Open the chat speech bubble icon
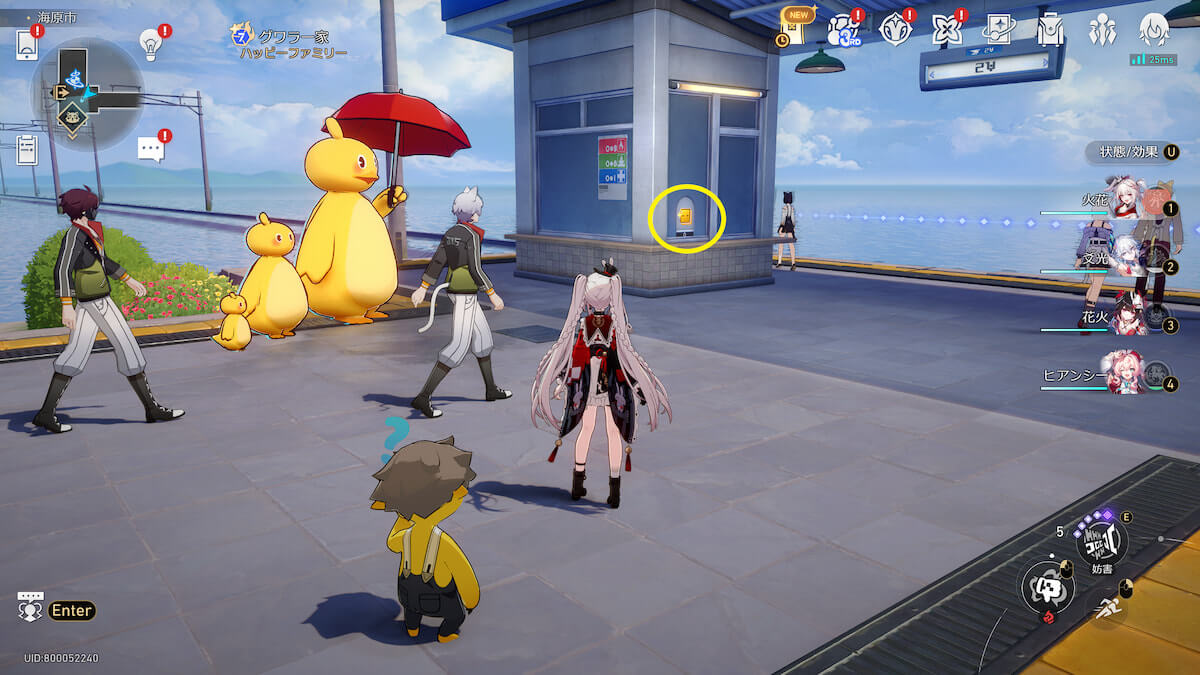Image resolution: width=1200 pixels, height=675 pixels. [x=150, y=149]
